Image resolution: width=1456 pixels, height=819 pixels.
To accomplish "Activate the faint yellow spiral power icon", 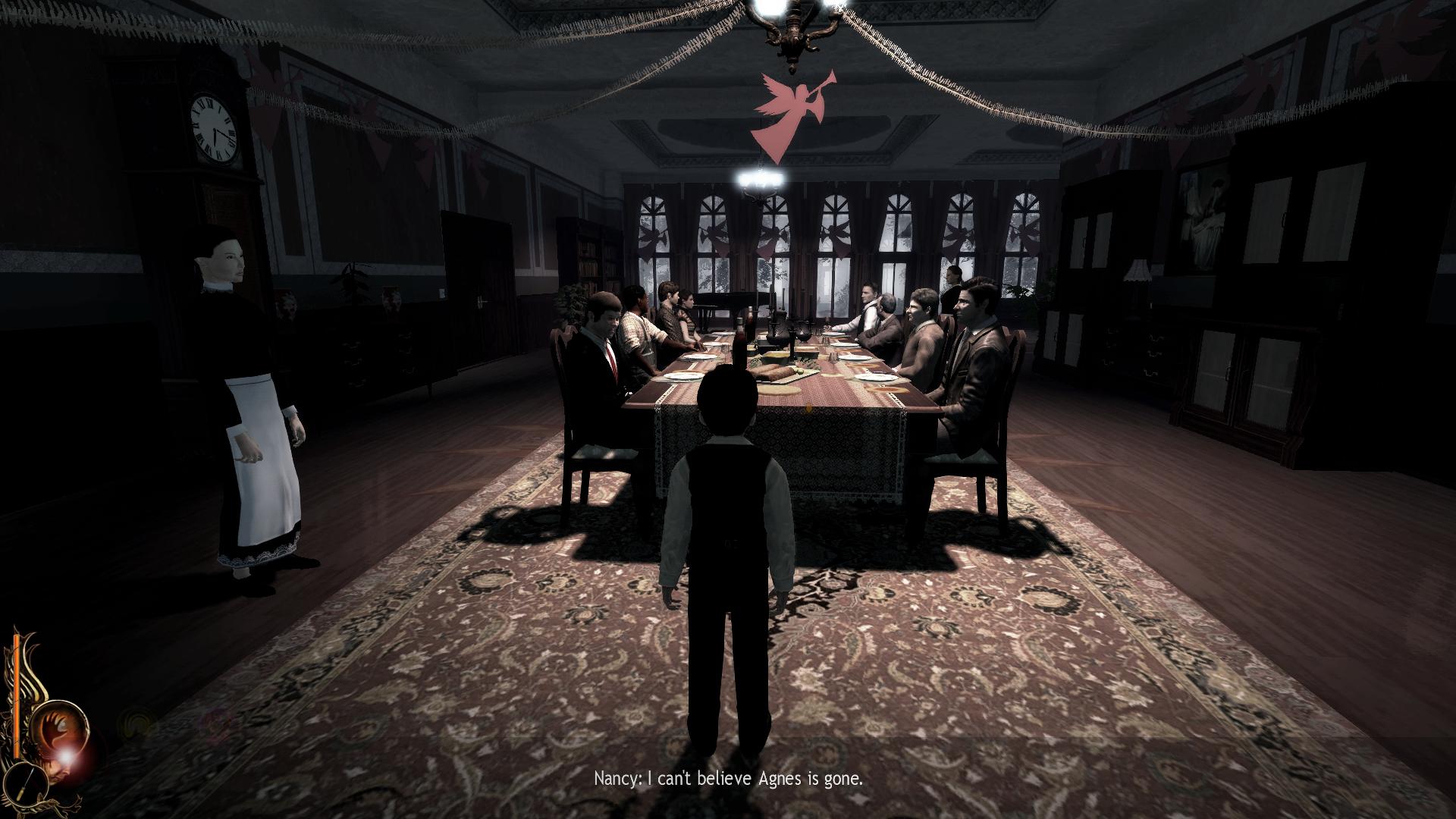I will point(136,722).
